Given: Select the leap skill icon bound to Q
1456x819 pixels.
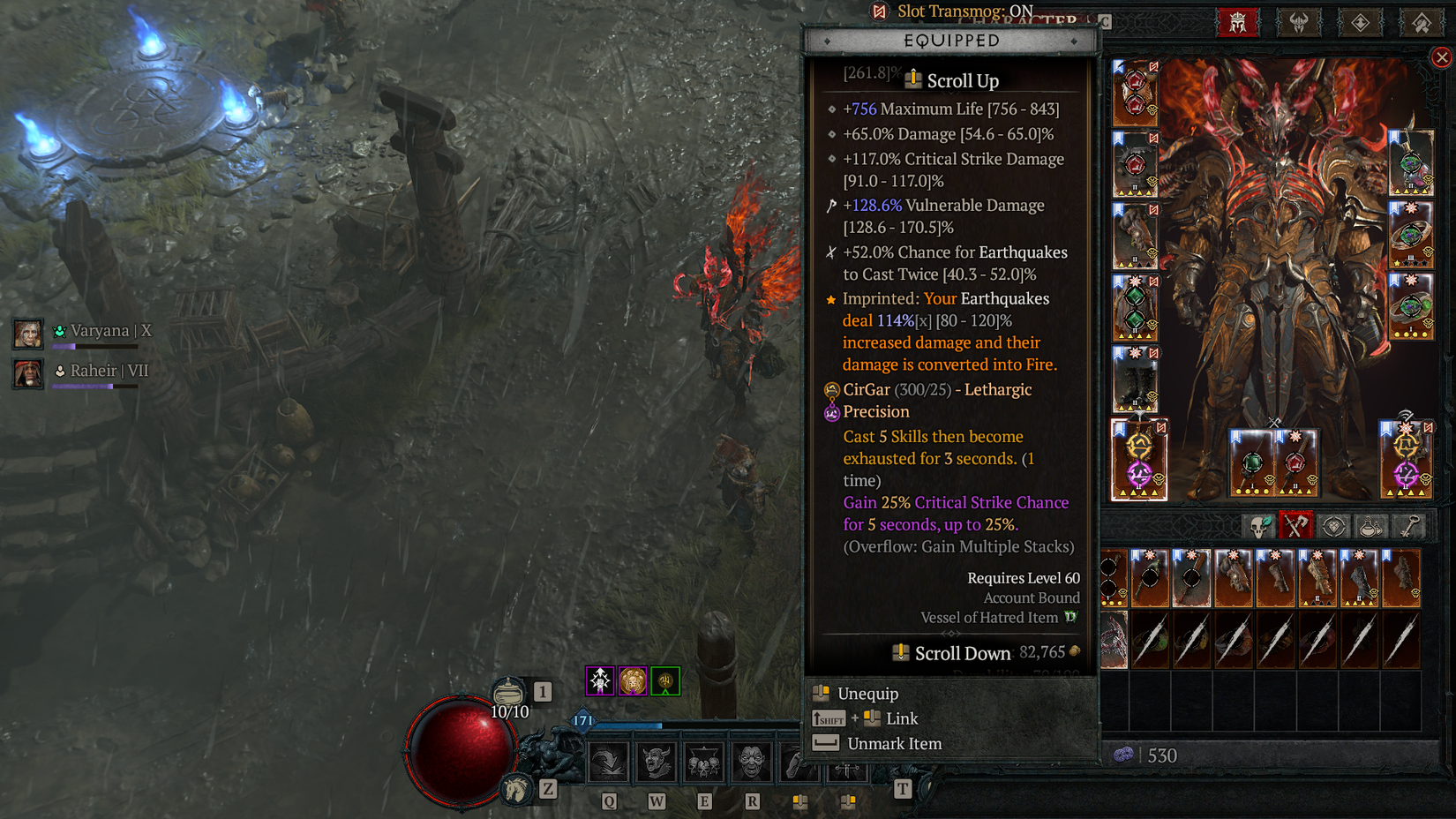Looking at the screenshot, I should pyautogui.click(x=607, y=763).
